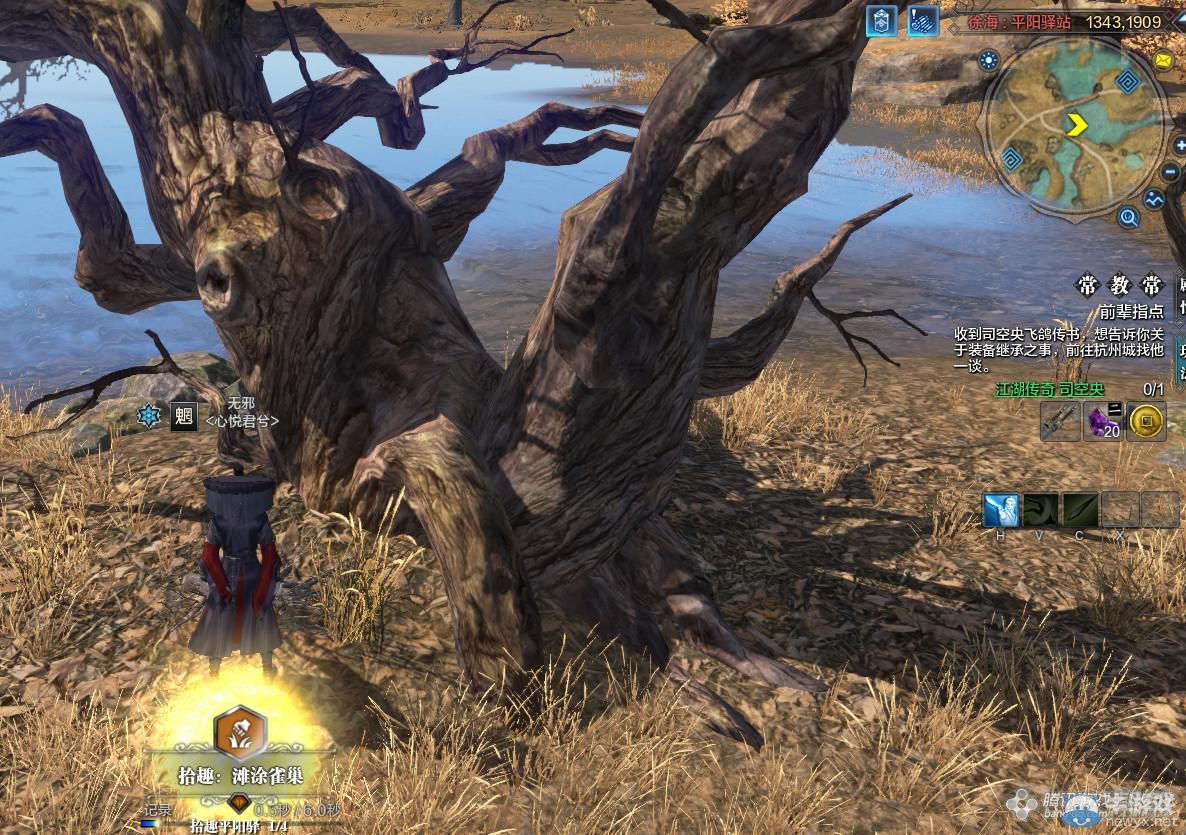Open the mountain landscape map icon
The image size is (1186, 835).
pos(1155,199)
